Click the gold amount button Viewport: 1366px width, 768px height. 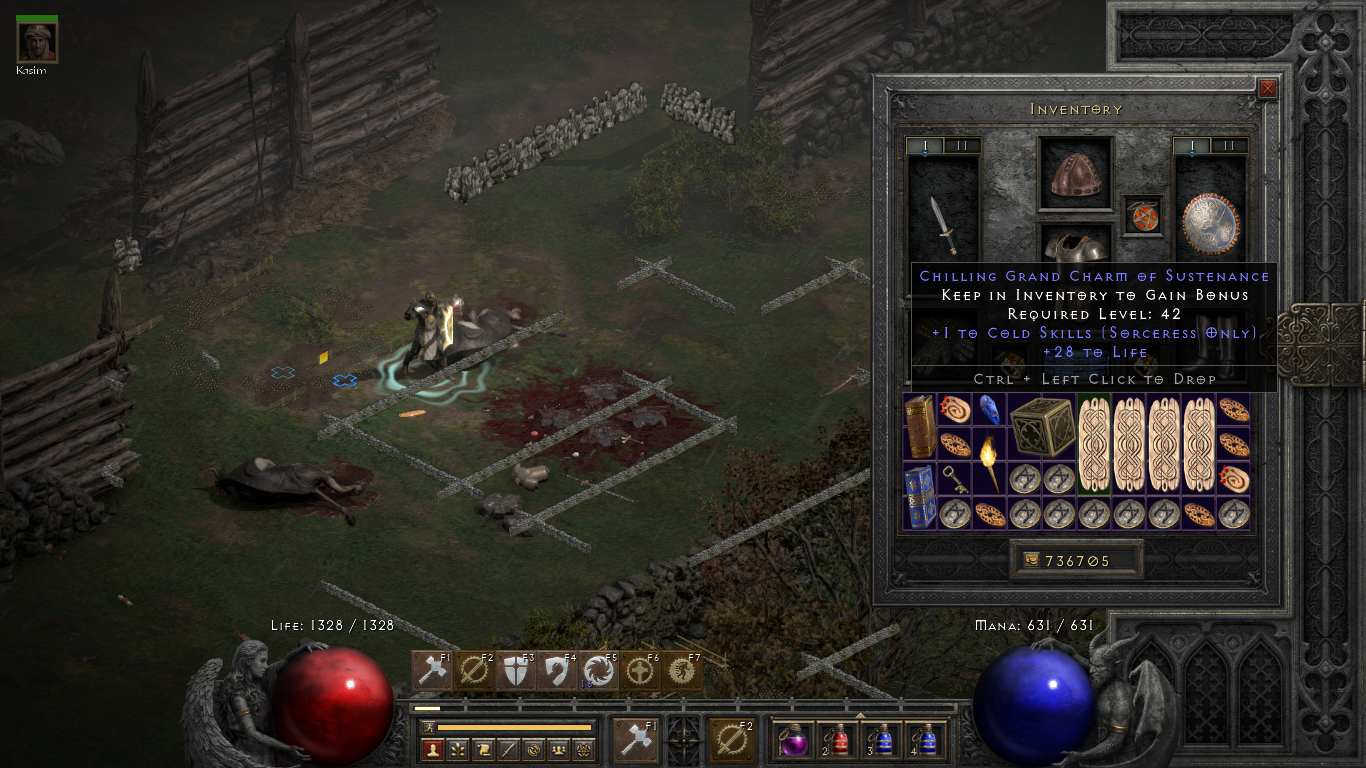[1075, 561]
